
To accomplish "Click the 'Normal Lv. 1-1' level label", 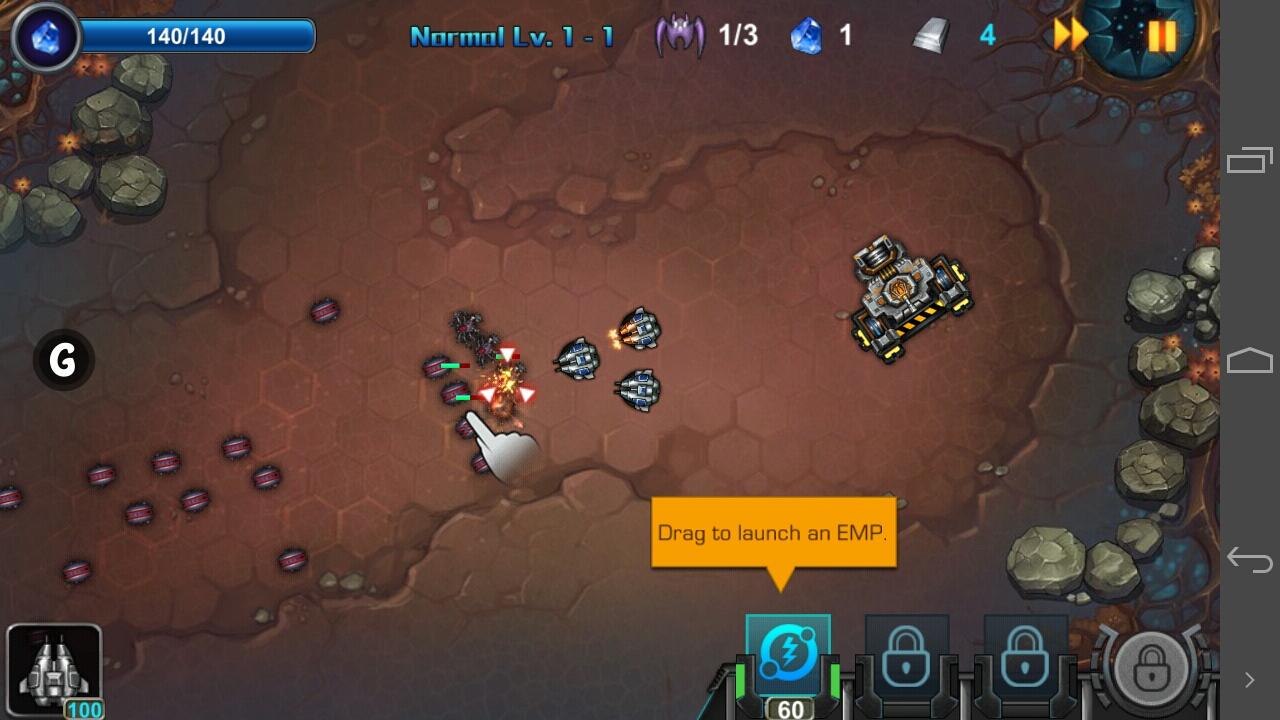I will click(x=513, y=34).
